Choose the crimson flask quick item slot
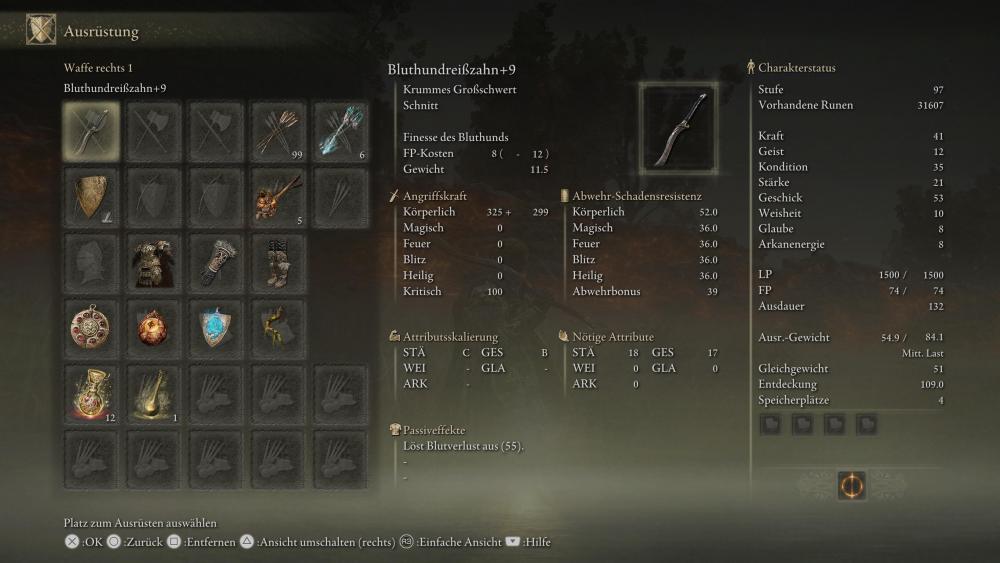 tap(91, 393)
